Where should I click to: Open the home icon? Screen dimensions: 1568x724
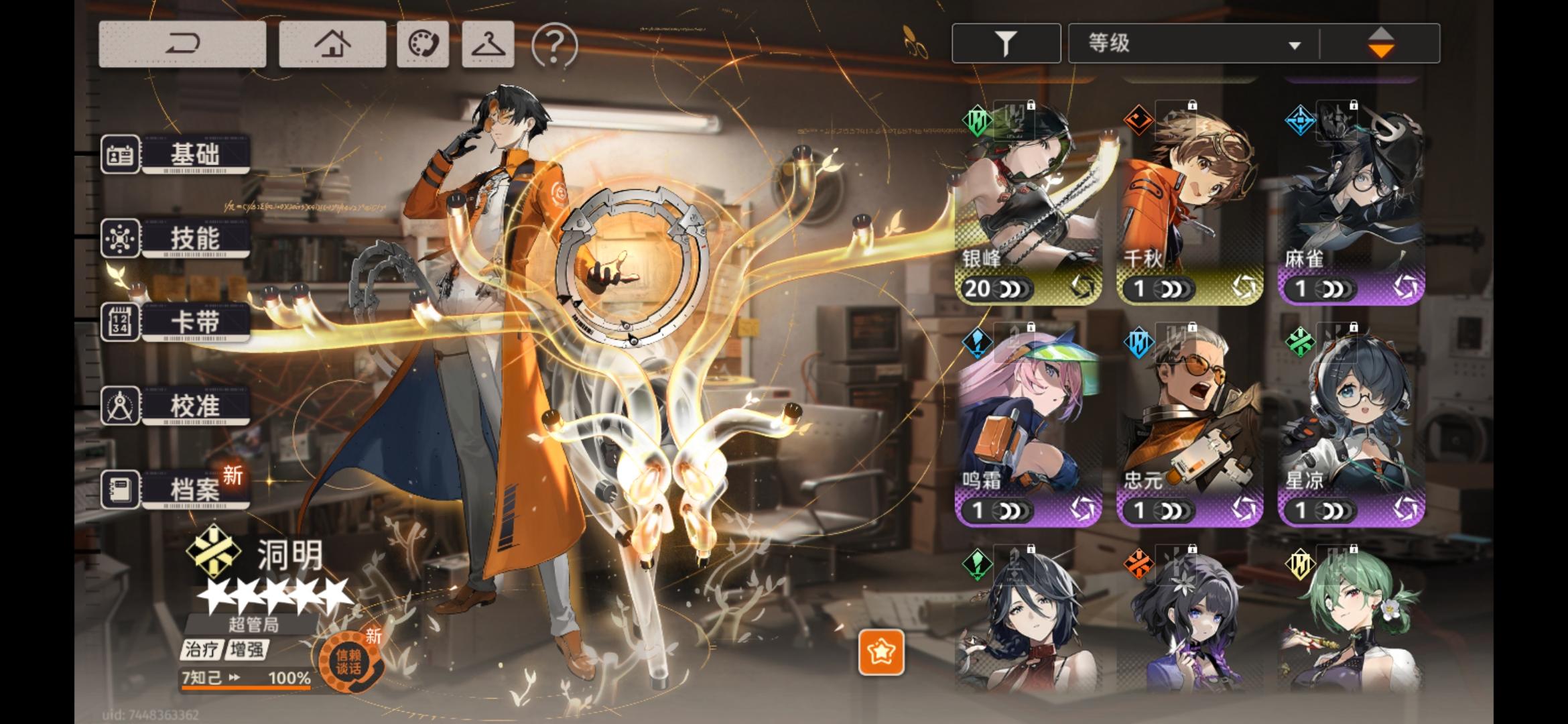point(333,42)
